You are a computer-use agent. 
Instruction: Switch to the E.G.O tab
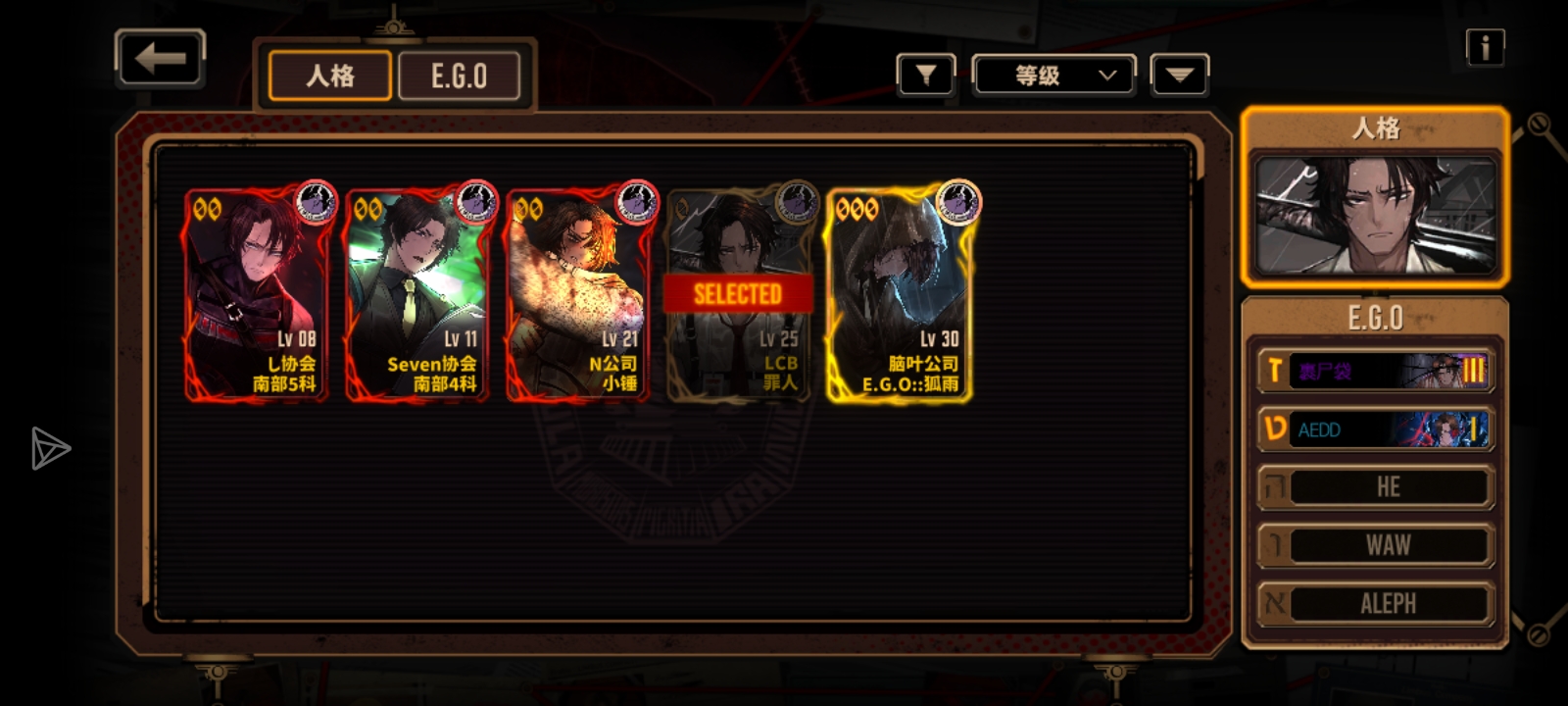pyautogui.click(x=459, y=76)
